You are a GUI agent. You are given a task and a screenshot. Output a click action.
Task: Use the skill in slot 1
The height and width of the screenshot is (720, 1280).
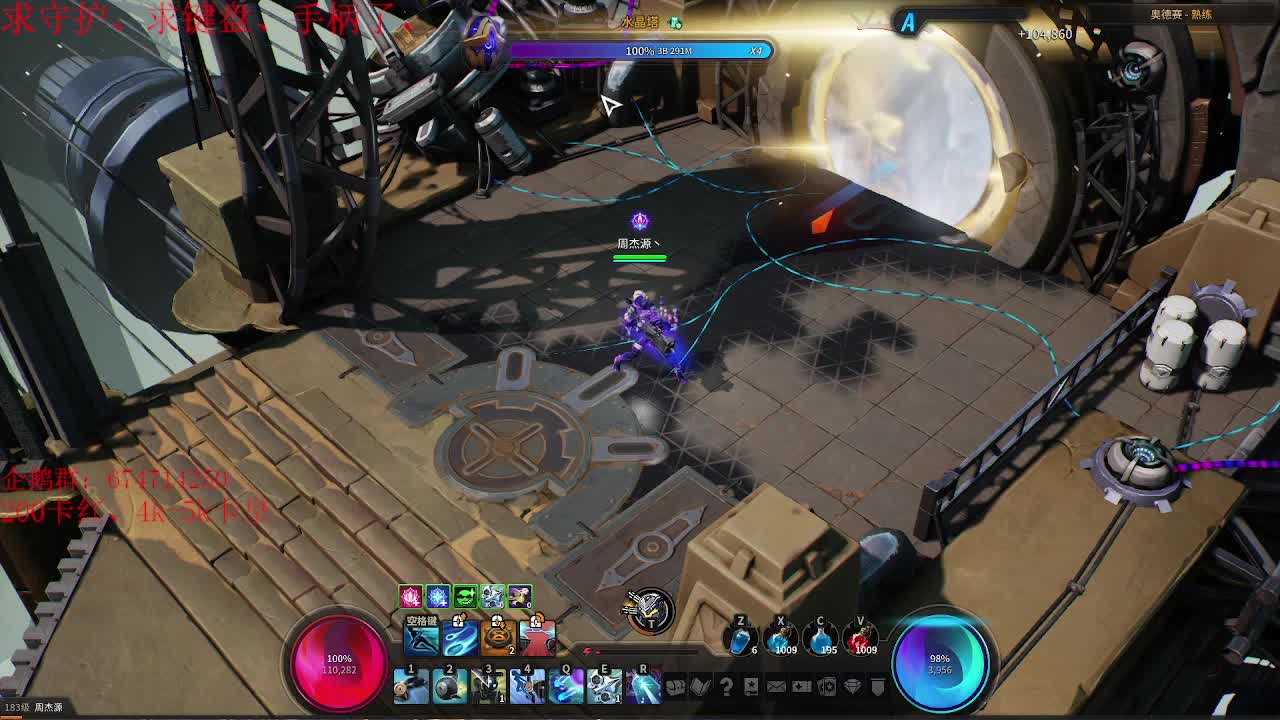click(410, 686)
